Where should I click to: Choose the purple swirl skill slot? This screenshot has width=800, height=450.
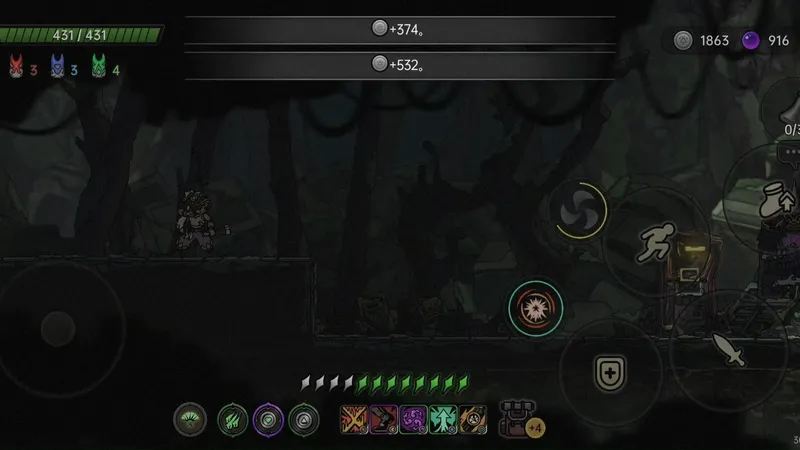414,419
